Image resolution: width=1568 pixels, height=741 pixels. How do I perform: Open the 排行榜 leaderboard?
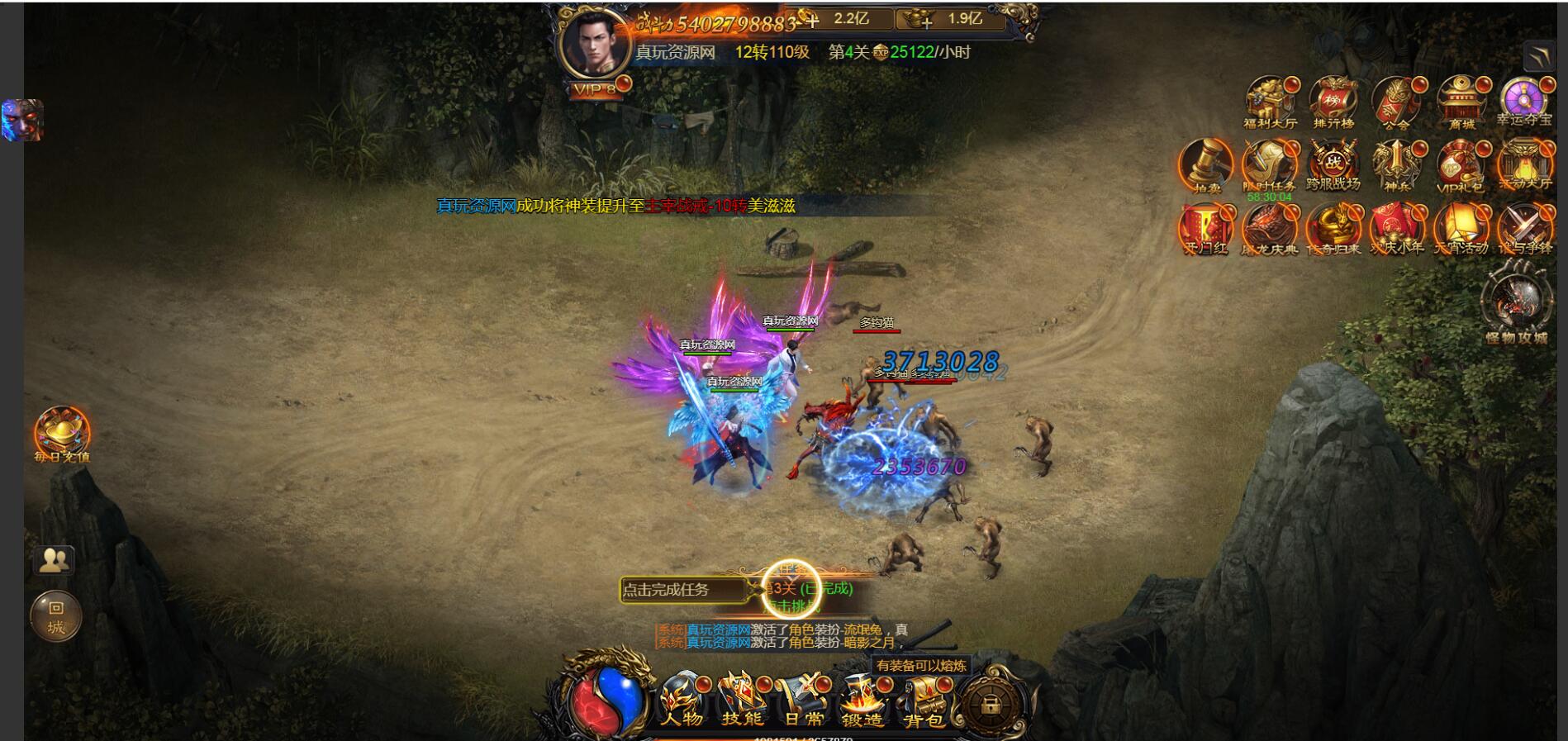tap(1333, 101)
